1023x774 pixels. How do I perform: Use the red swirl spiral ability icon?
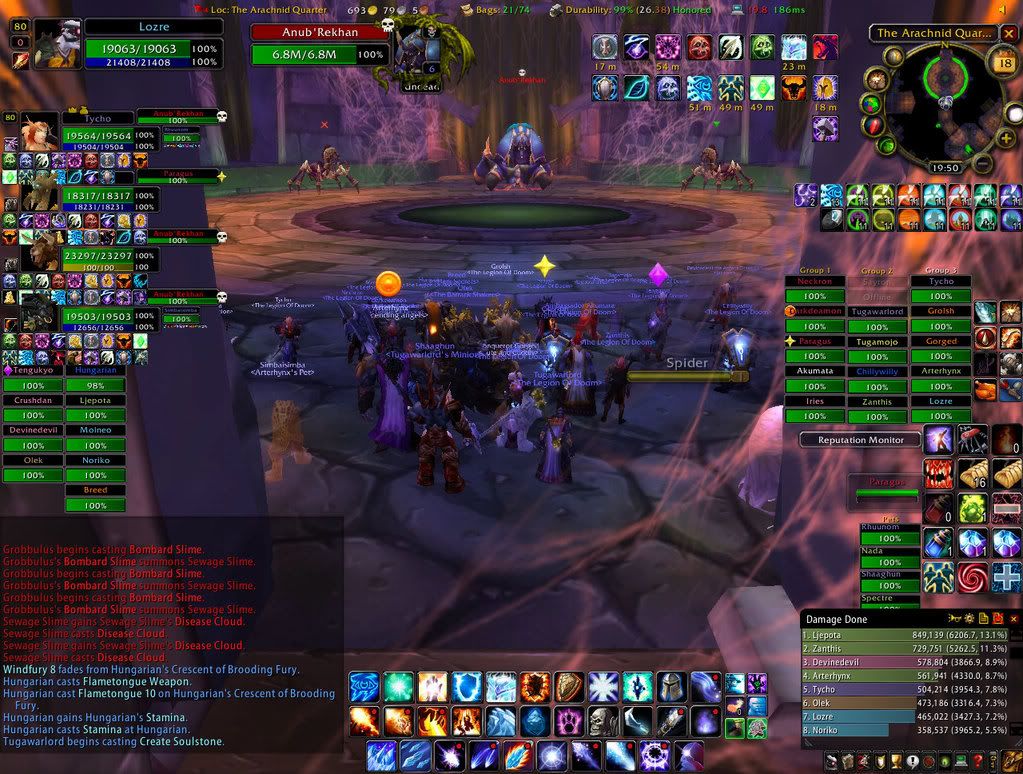click(x=973, y=577)
